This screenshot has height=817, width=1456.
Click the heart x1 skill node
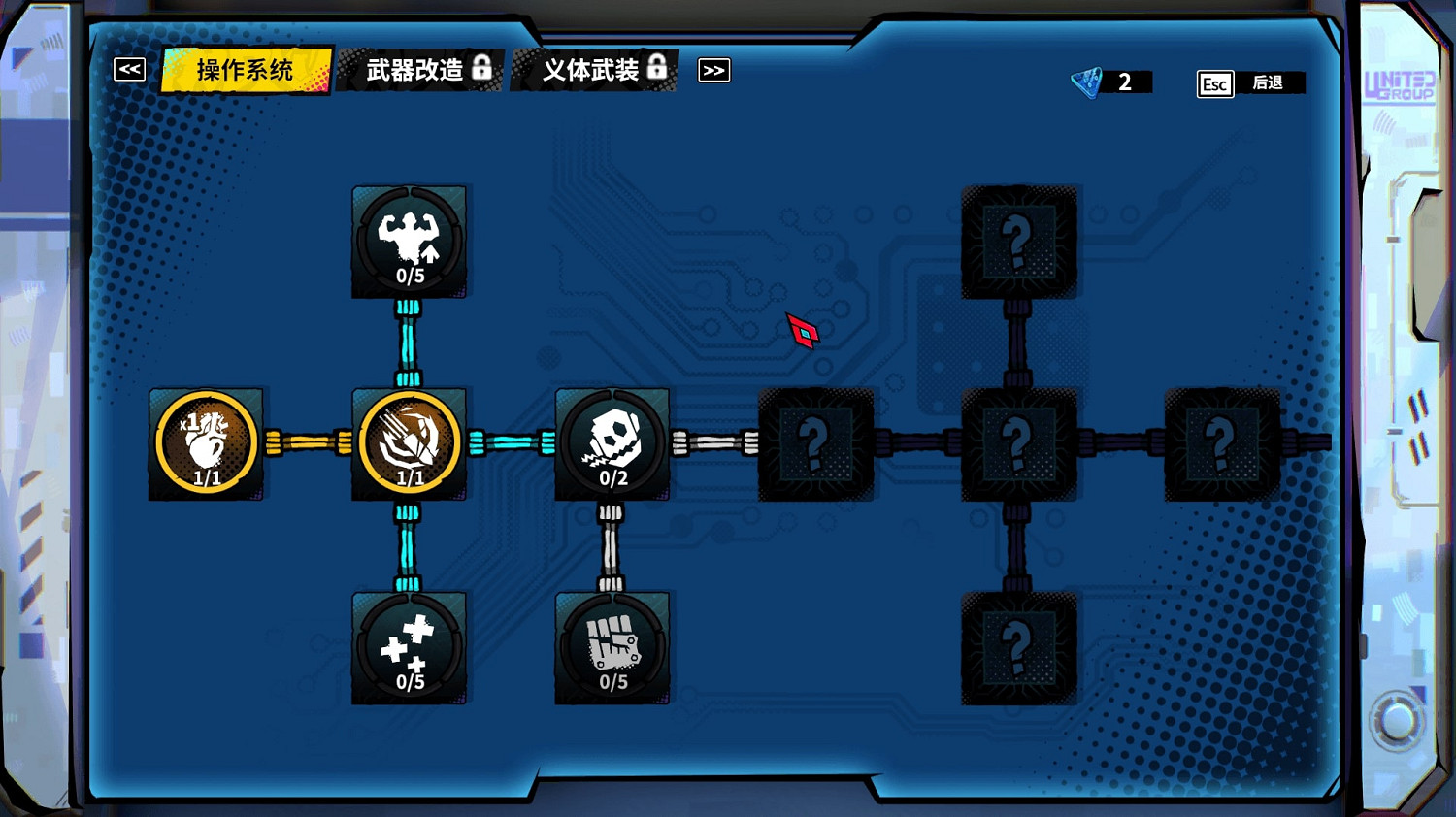(x=205, y=444)
